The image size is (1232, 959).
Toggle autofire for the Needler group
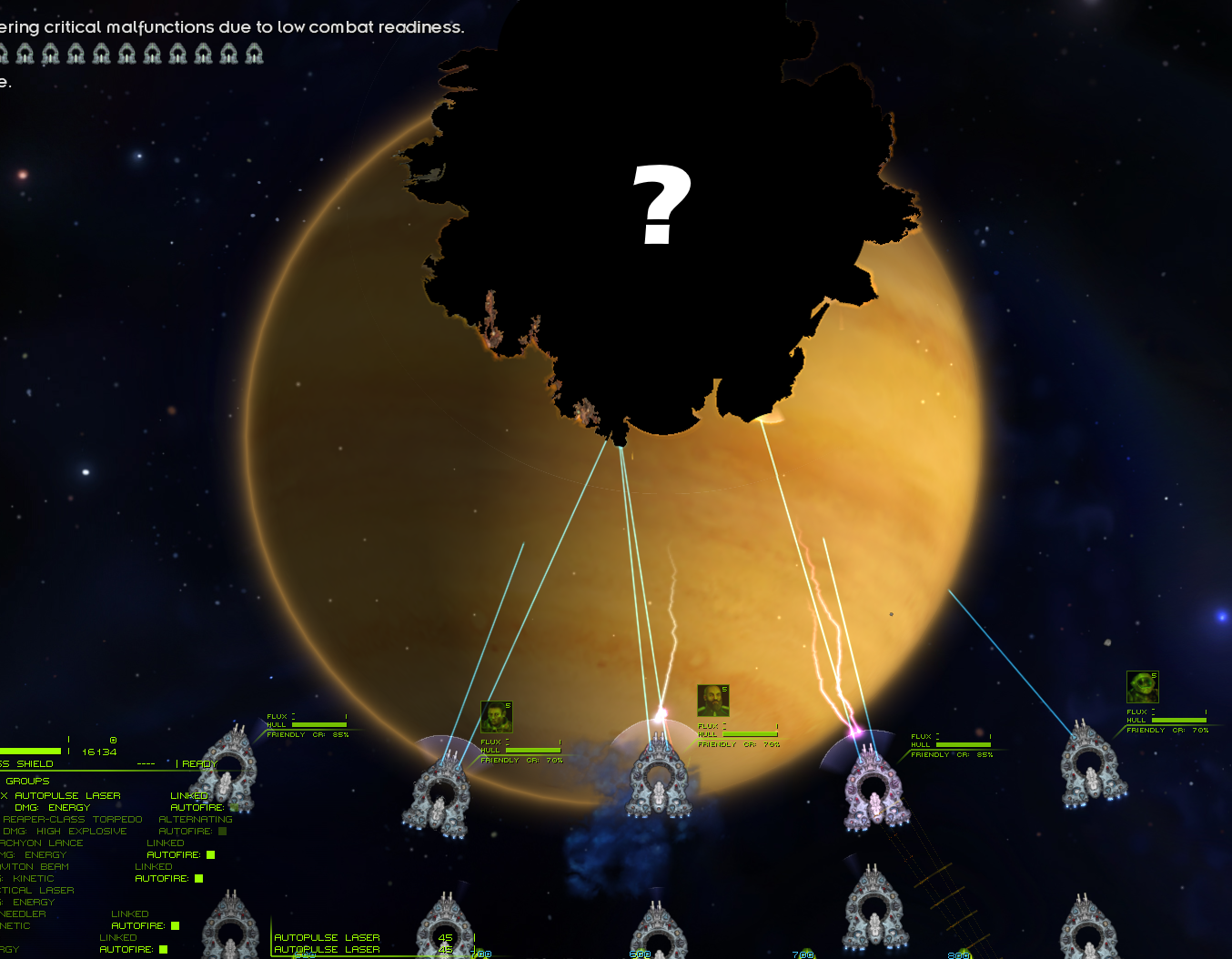pyautogui.click(x=175, y=925)
